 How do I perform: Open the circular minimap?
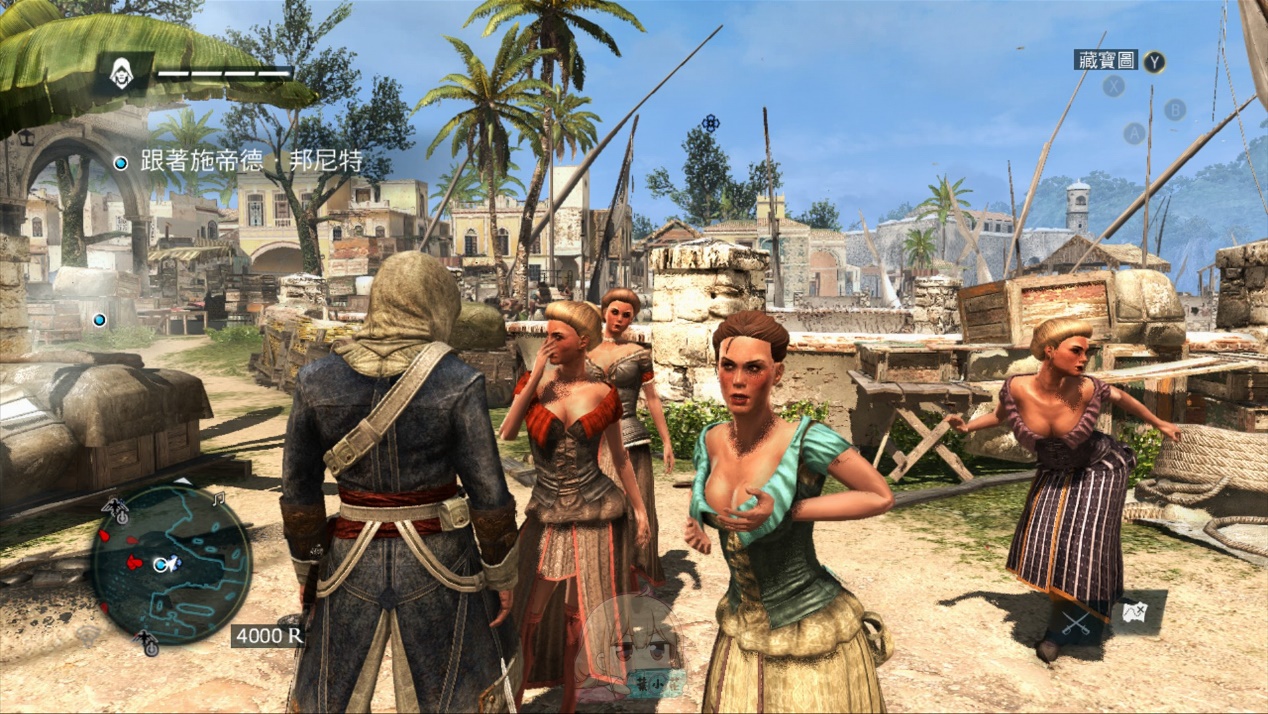coord(170,563)
